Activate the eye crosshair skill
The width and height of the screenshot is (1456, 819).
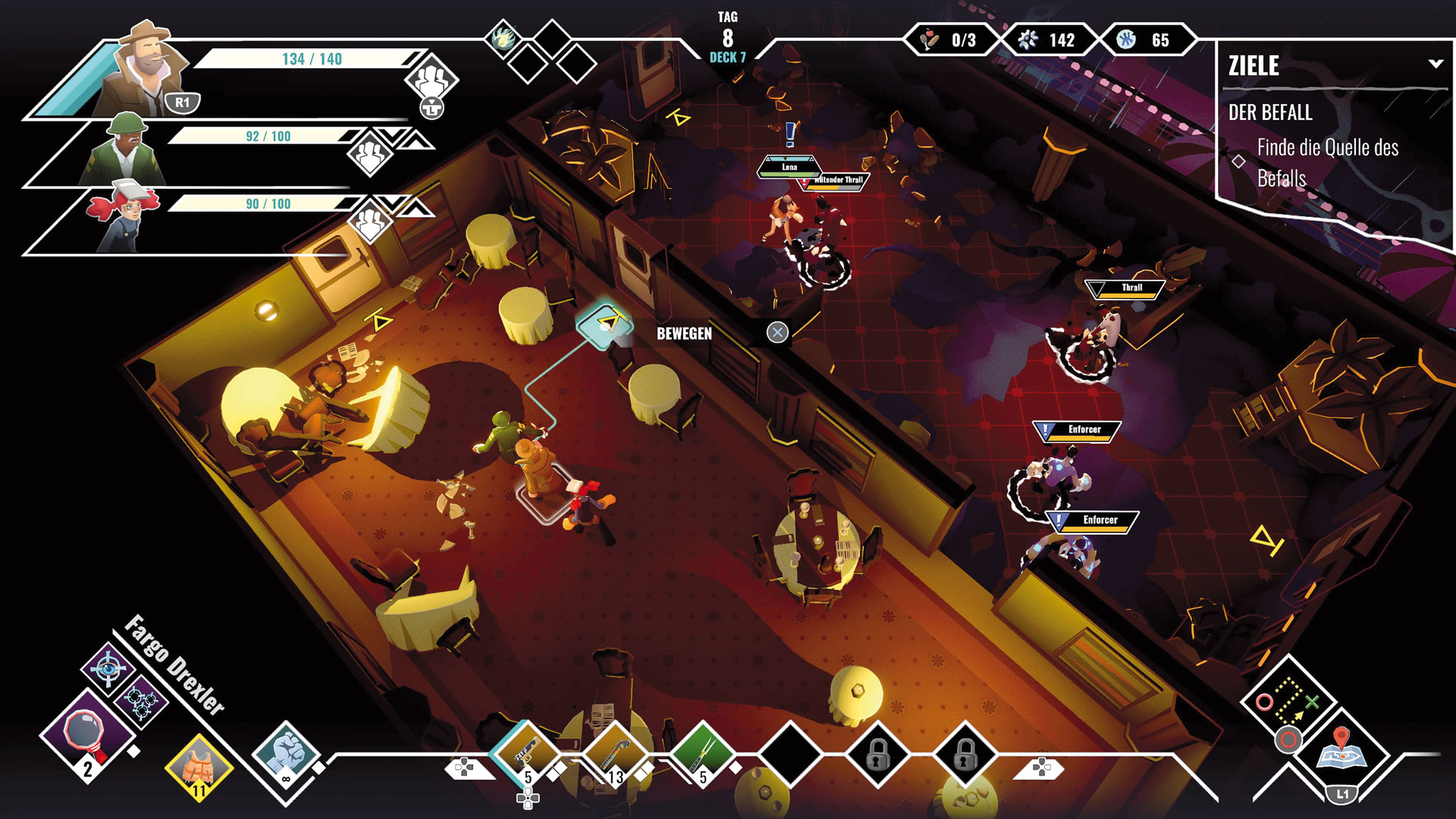click(108, 668)
